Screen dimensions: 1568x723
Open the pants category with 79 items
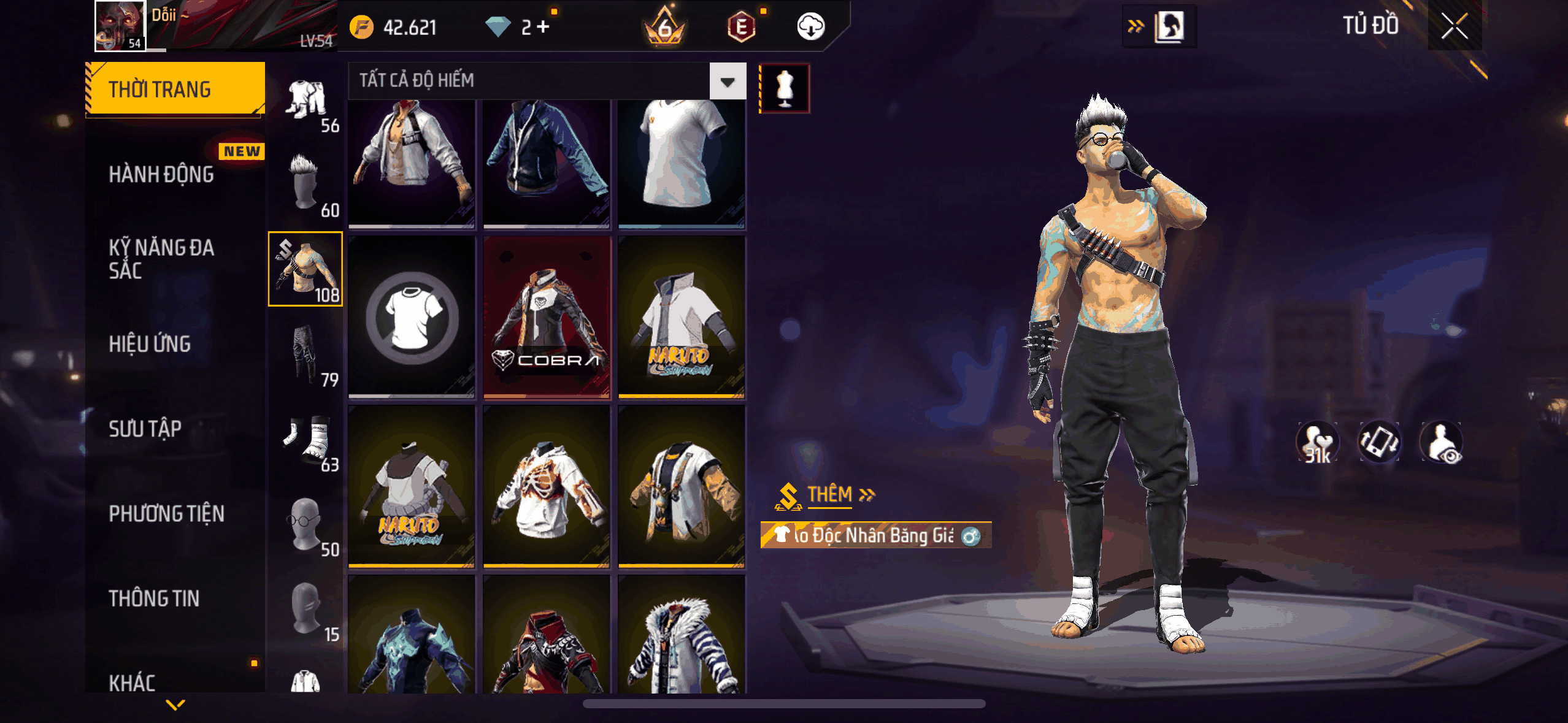[306, 354]
